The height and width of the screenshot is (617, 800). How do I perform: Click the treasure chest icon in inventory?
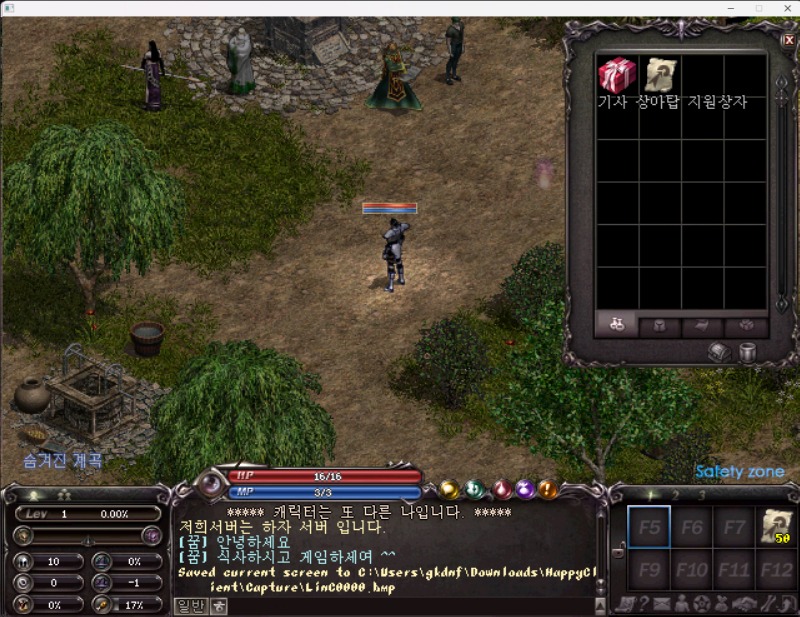click(x=720, y=352)
